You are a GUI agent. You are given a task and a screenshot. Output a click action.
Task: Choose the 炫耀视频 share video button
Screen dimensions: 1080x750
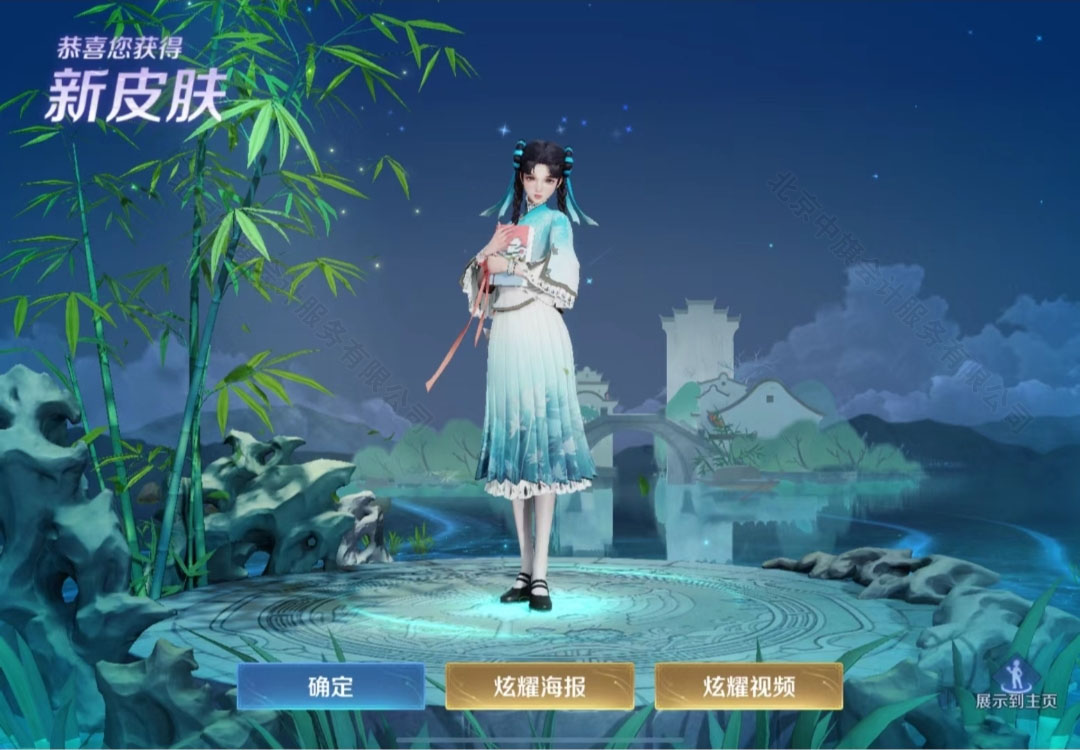tap(749, 686)
